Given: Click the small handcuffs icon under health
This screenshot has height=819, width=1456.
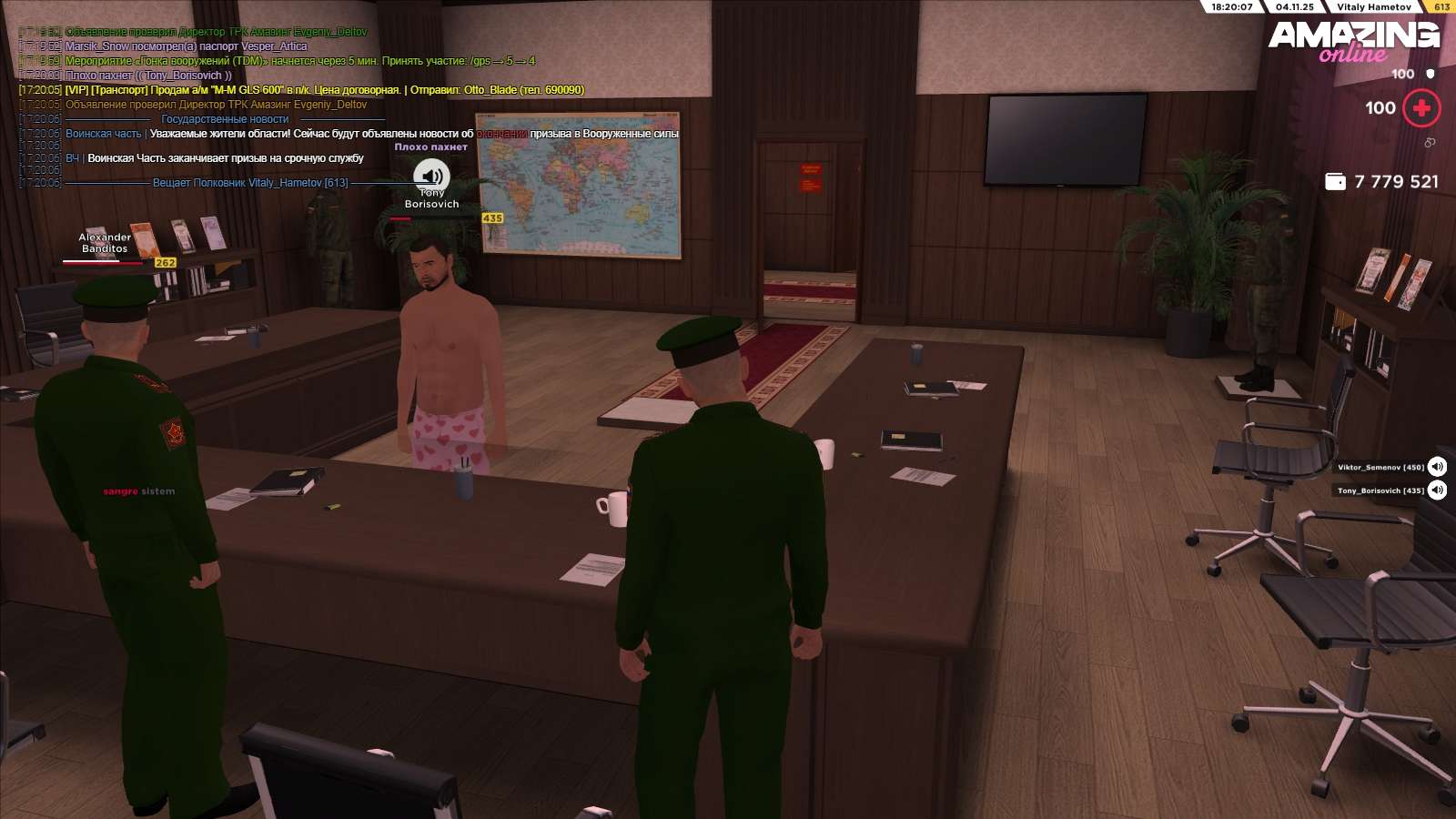Looking at the screenshot, I should click(x=1430, y=143).
